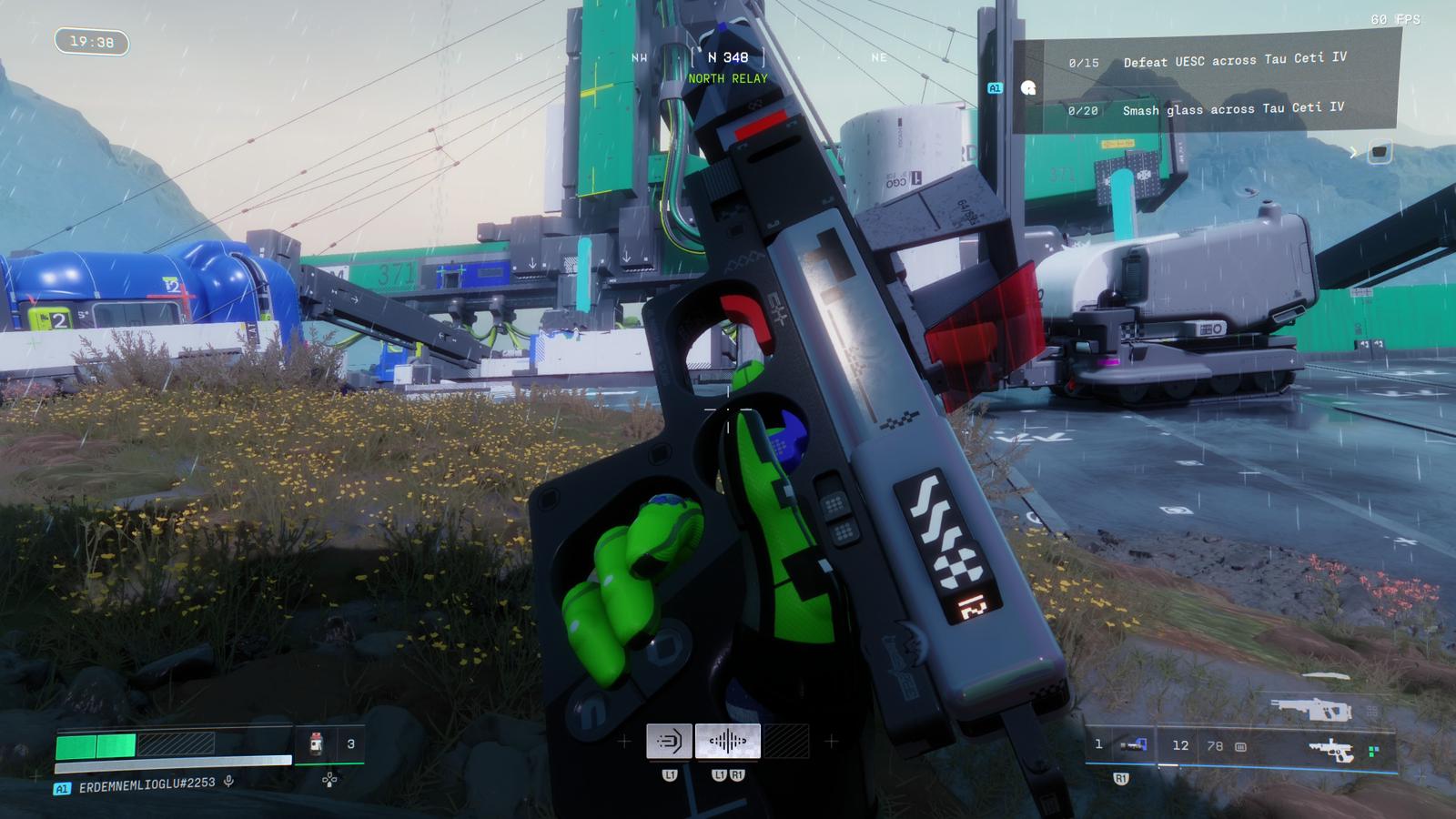The height and width of the screenshot is (819, 1456).
Task: Select the blue grenade equipment slot
Action: [1133, 745]
